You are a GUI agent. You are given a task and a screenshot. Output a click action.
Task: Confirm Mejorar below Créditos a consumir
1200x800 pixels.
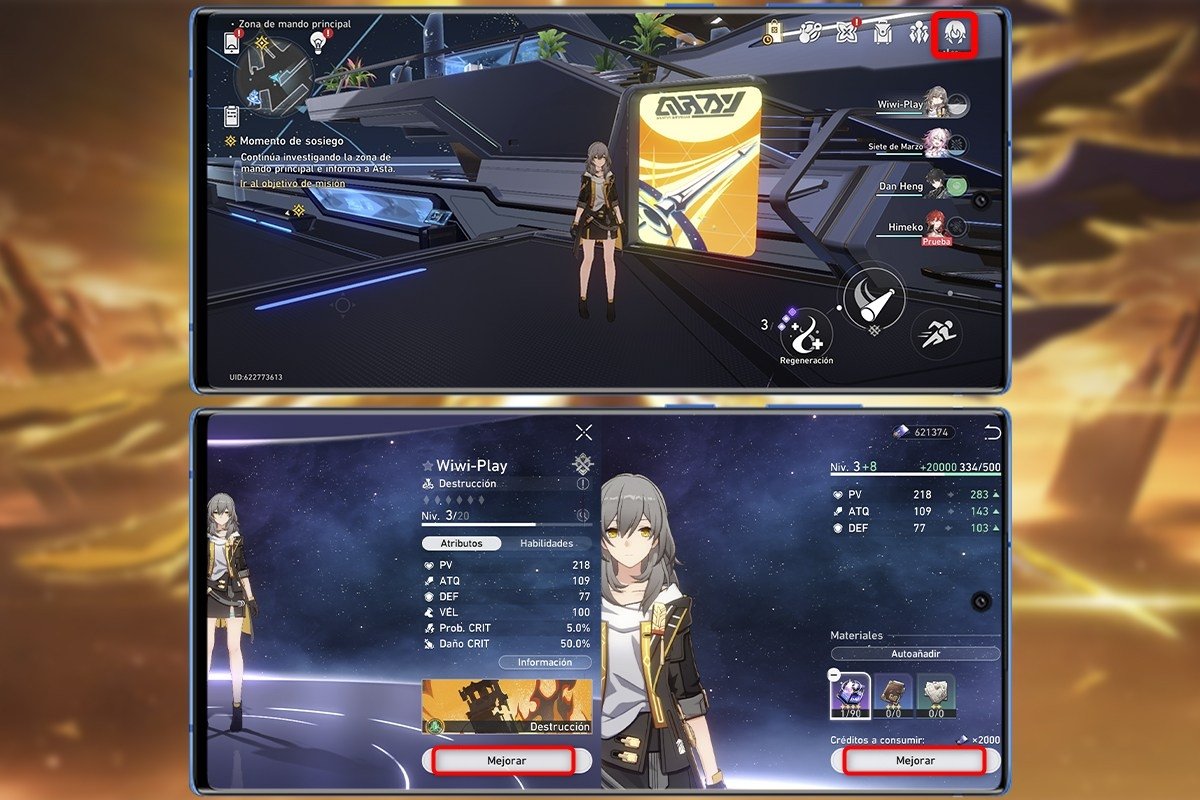914,760
